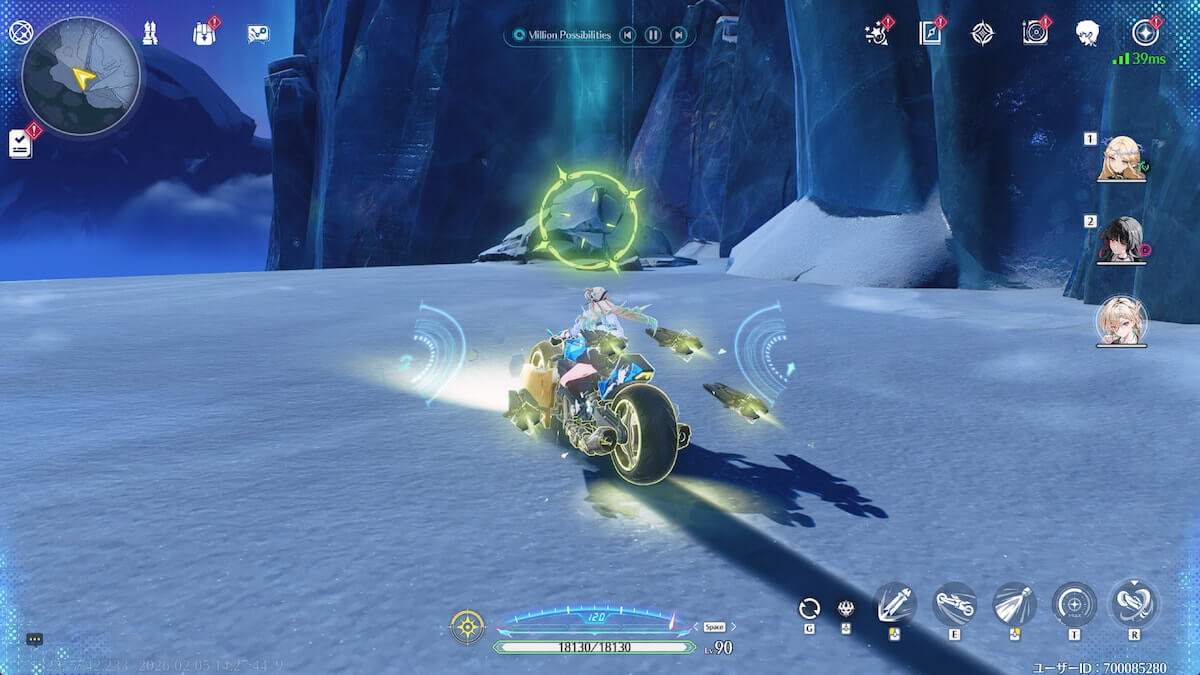Open the character head profile icon
This screenshot has height=675, width=1200.
tap(1088, 34)
